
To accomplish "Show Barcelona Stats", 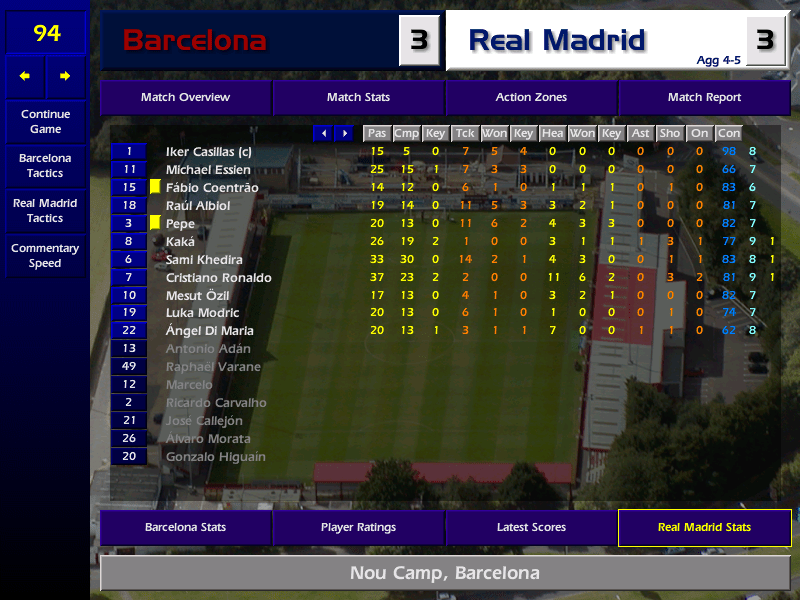I will click(x=185, y=527).
